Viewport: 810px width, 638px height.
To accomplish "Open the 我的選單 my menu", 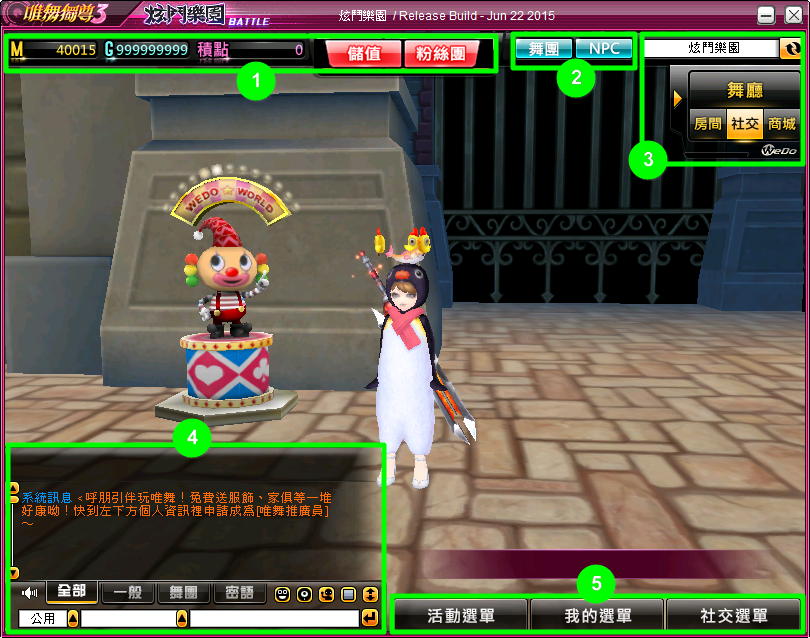I will coord(598,615).
